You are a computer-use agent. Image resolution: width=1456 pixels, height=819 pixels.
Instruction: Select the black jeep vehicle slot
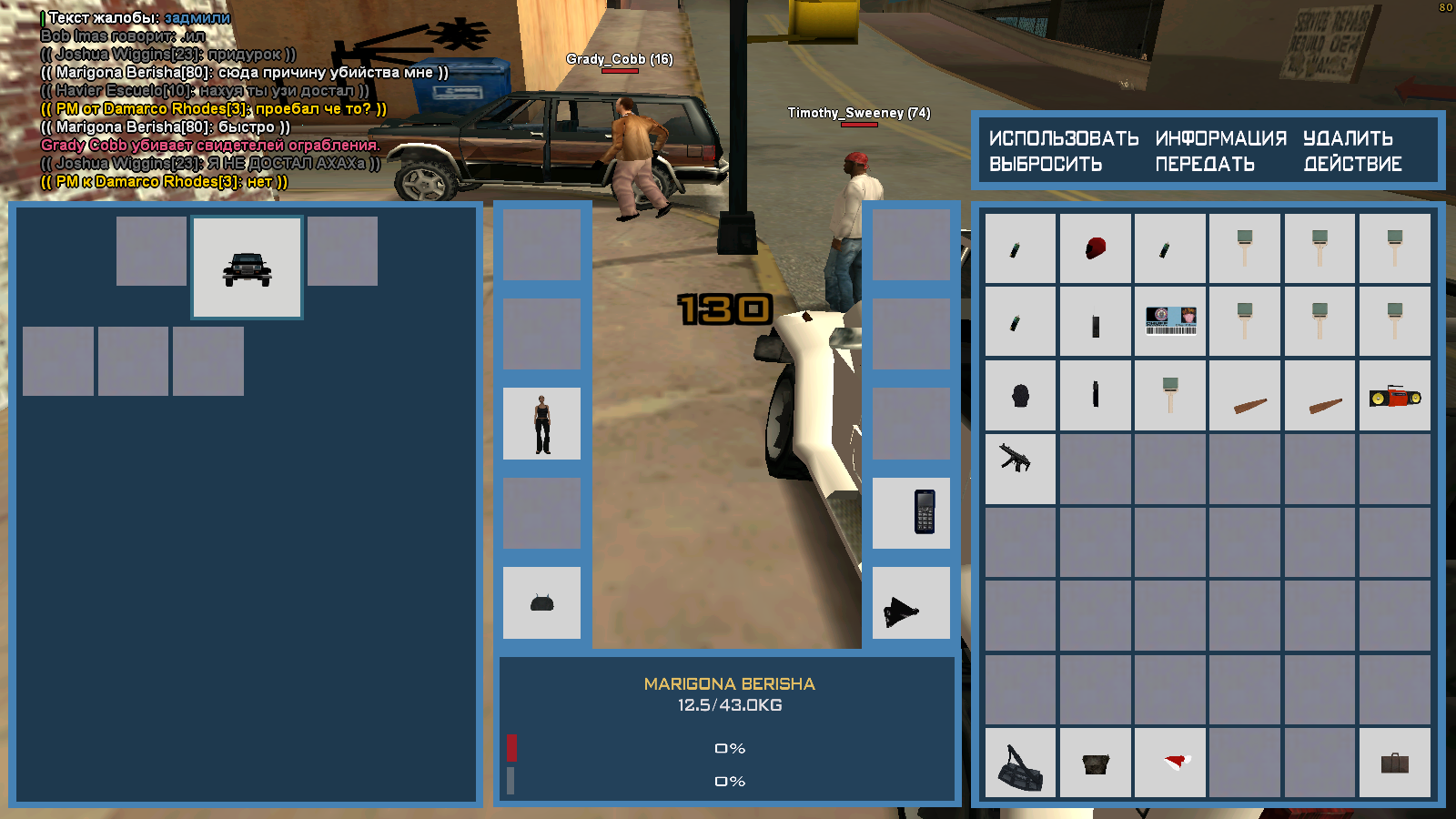tap(247, 268)
